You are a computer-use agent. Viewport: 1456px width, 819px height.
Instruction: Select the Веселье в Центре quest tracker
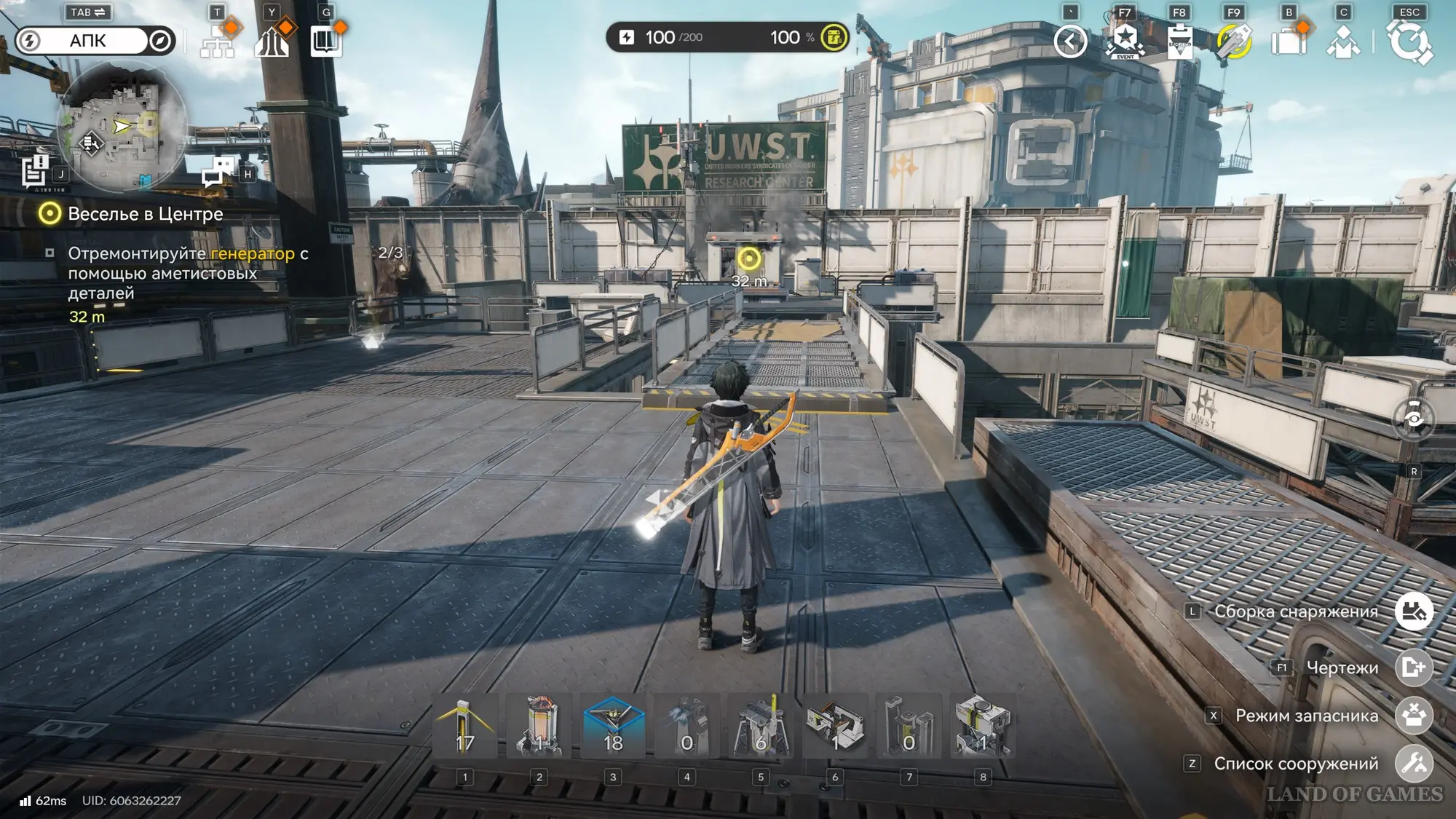point(145,214)
